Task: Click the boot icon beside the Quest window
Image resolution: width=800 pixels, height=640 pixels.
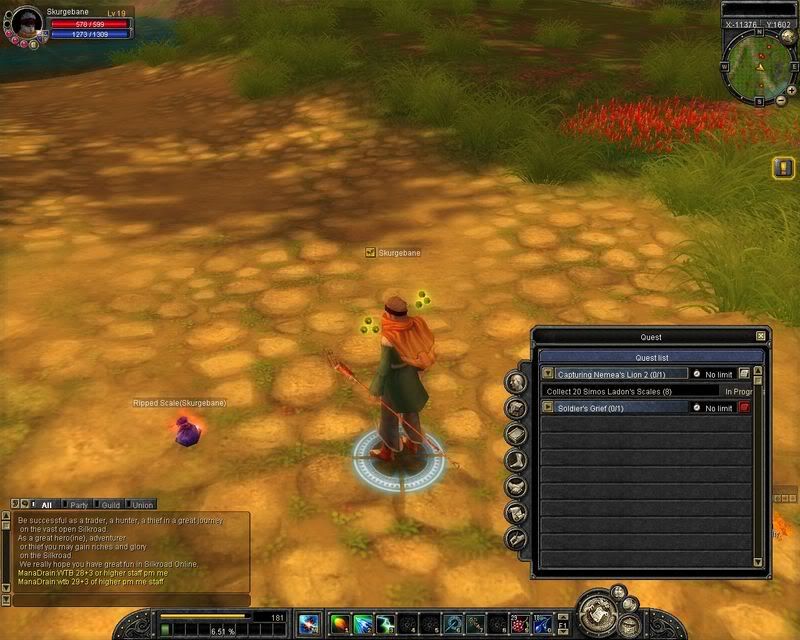Action: tap(516, 461)
